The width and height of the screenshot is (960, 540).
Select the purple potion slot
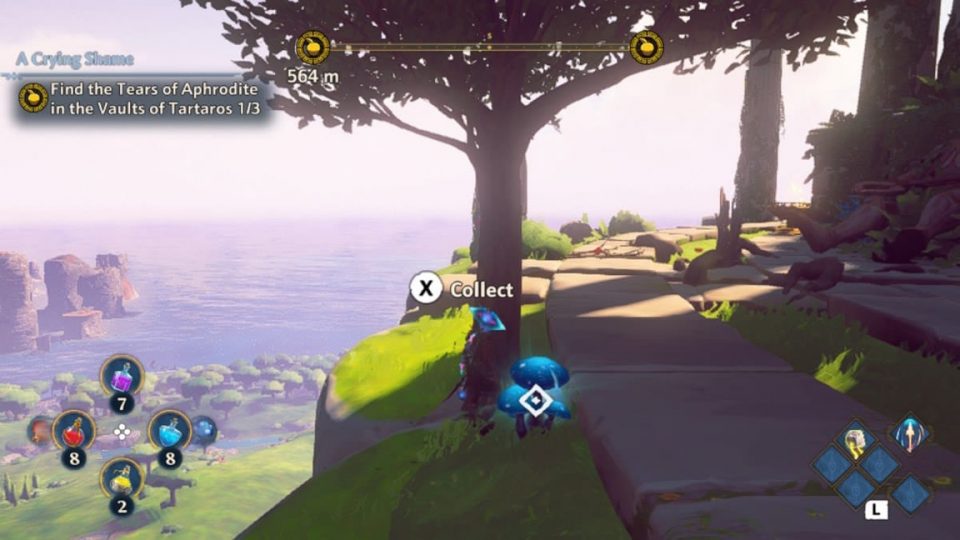click(x=122, y=376)
